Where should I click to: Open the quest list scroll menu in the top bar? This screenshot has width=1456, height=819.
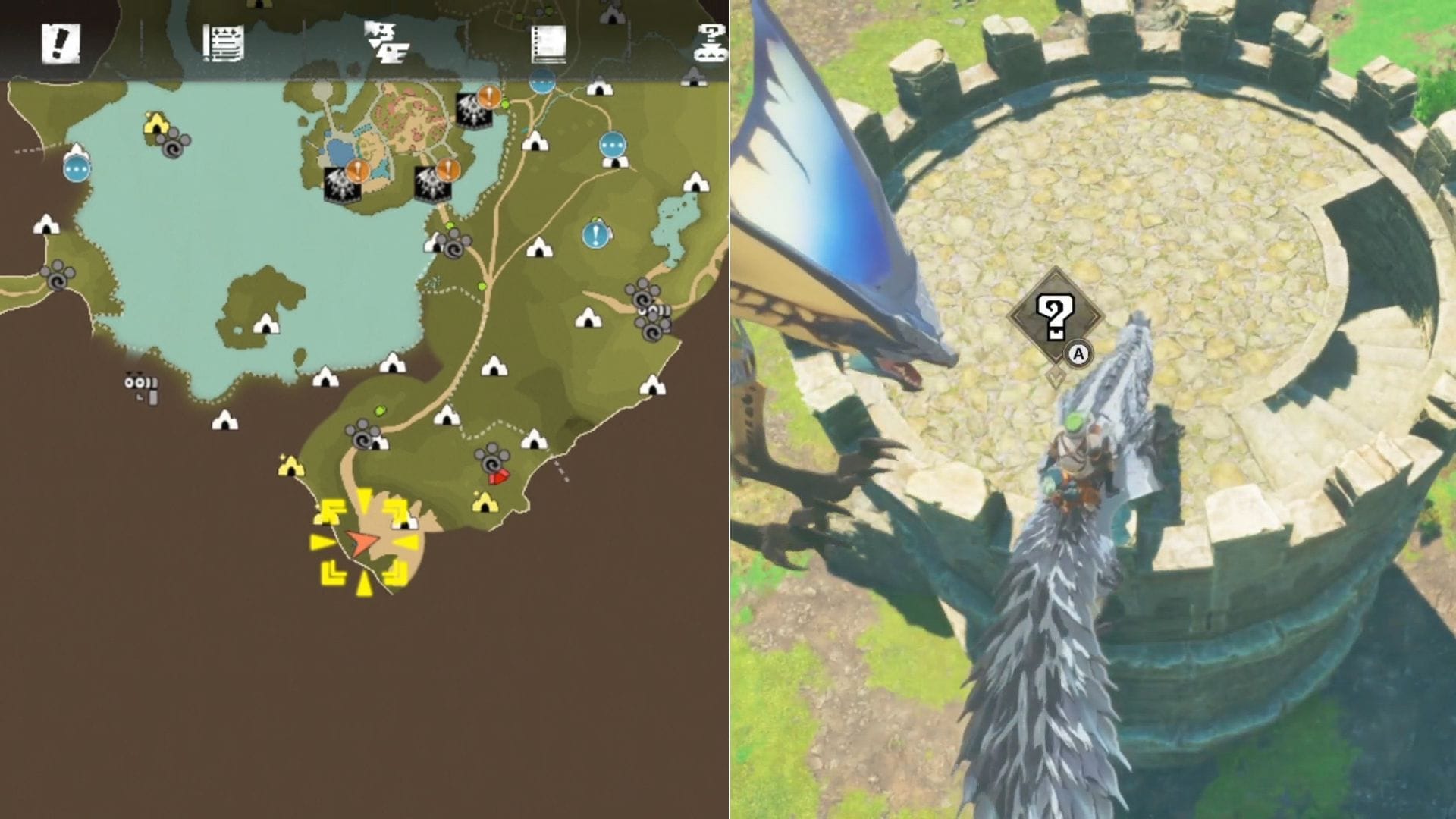[222, 42]
